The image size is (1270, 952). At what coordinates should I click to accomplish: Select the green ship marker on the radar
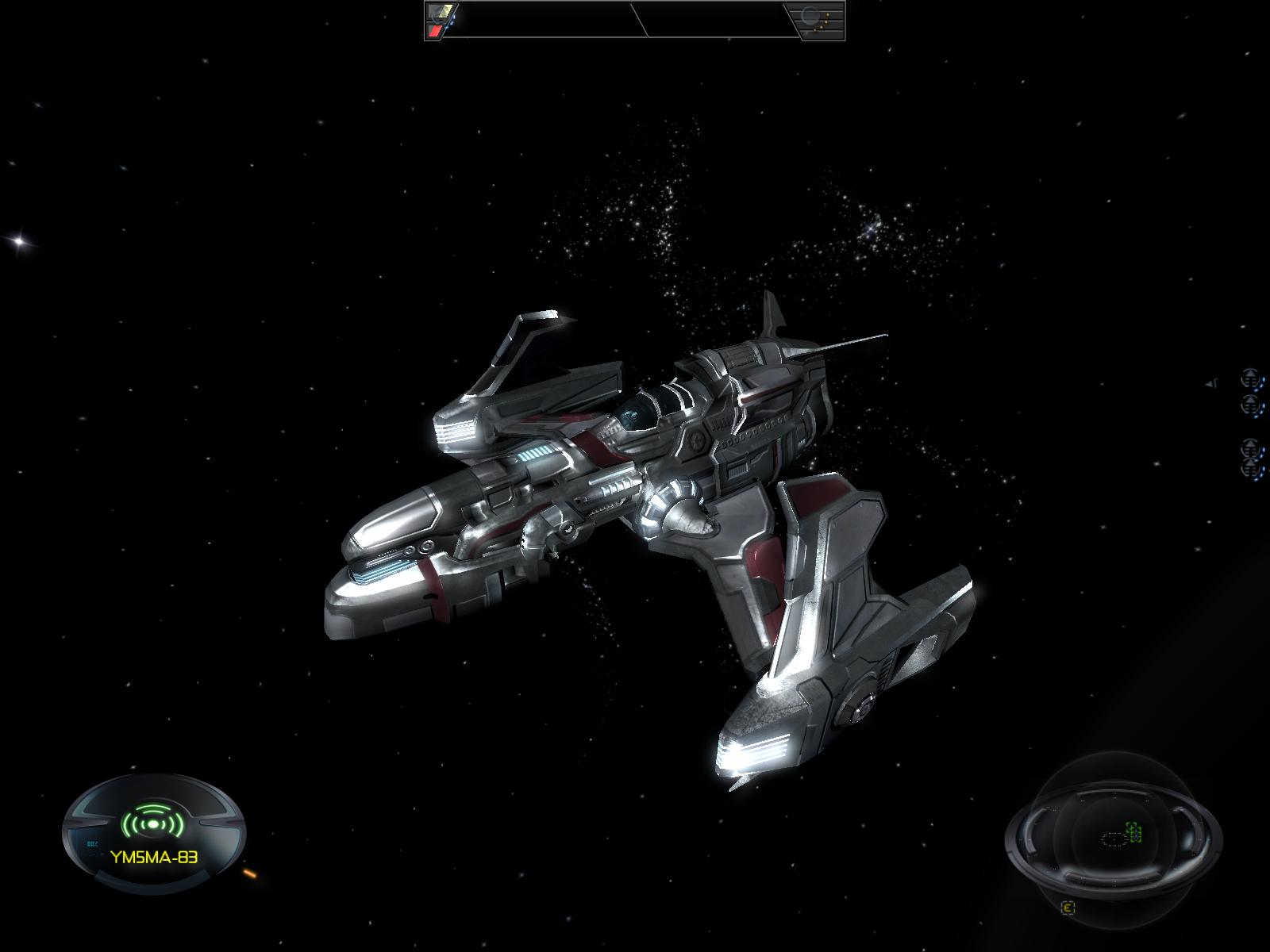pos(1133,833)
